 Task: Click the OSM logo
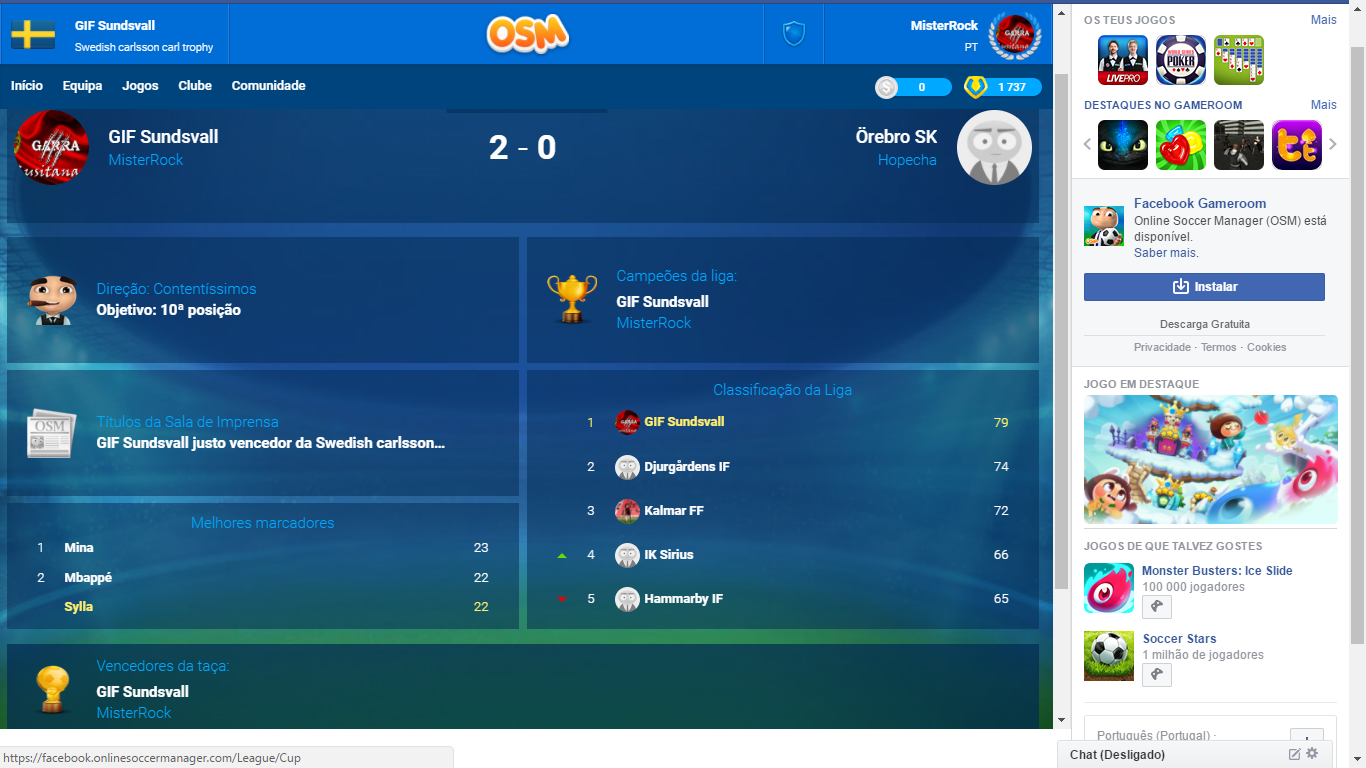coord(527,33)
